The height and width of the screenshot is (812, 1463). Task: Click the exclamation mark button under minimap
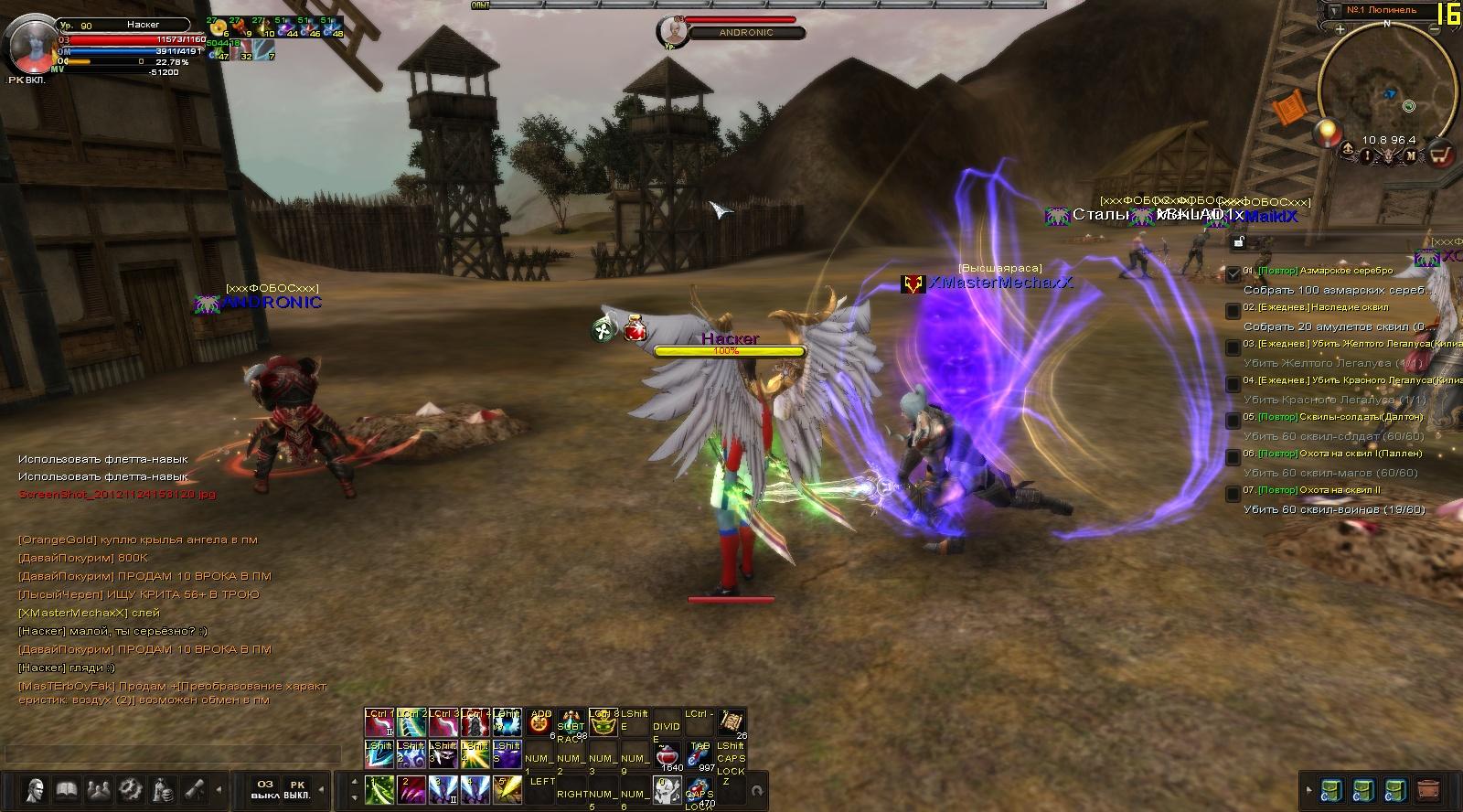pos(1368,156)
